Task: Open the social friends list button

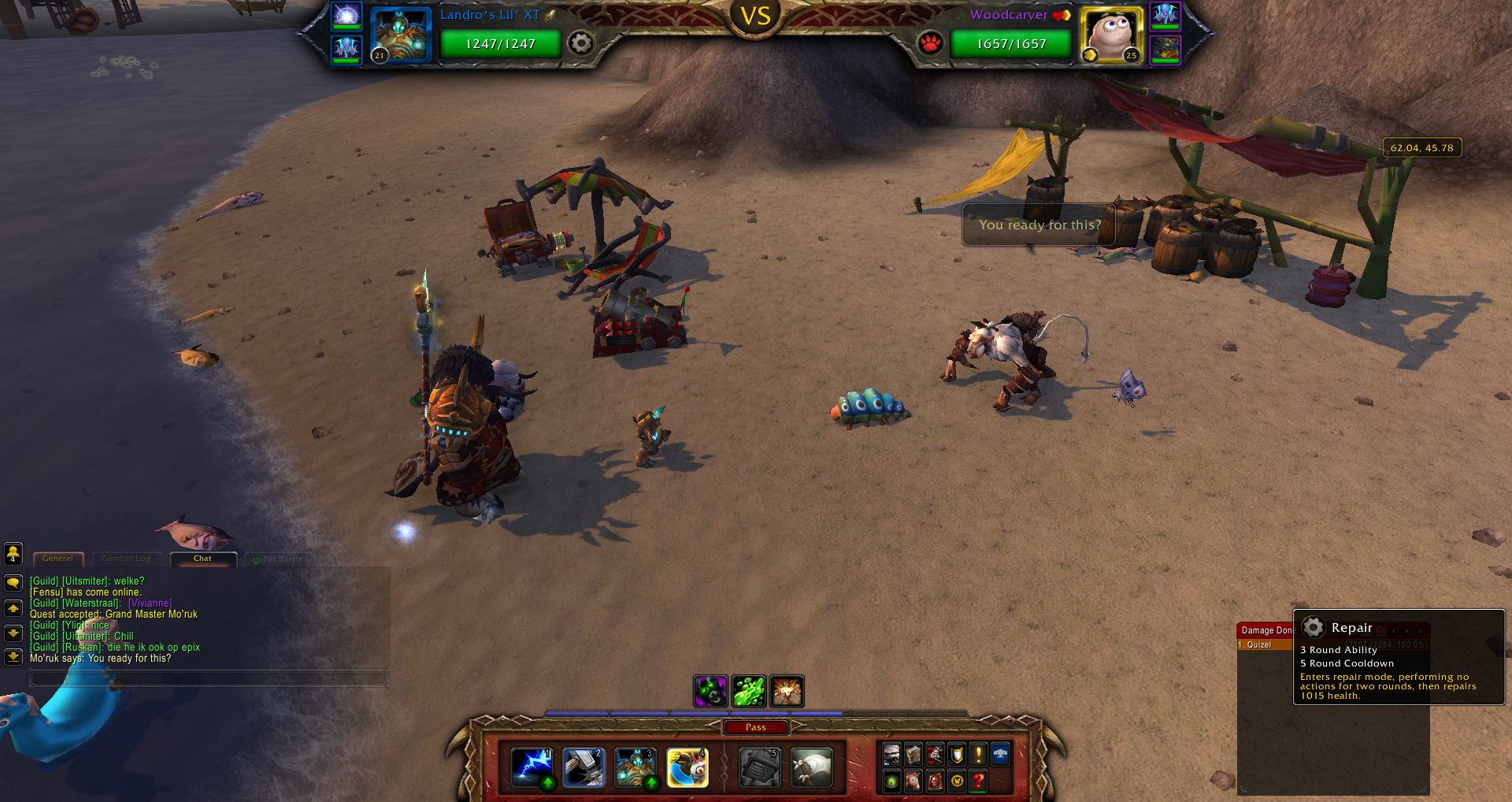Action: (13, 554)
